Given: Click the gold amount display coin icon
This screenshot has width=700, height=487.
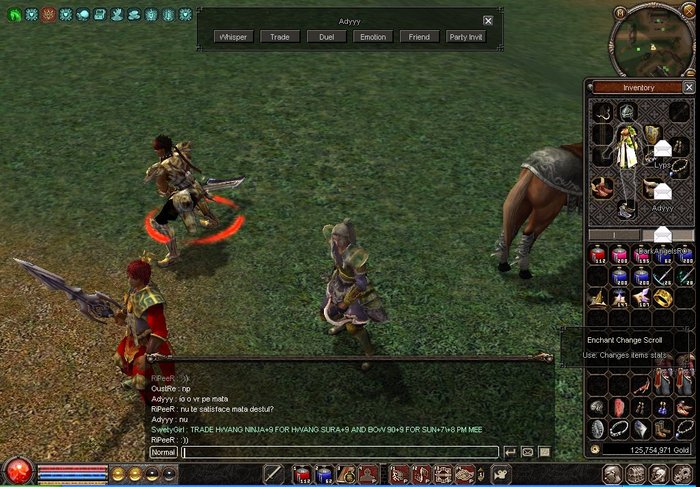Looking at the screenshot, I should (596, 450).
